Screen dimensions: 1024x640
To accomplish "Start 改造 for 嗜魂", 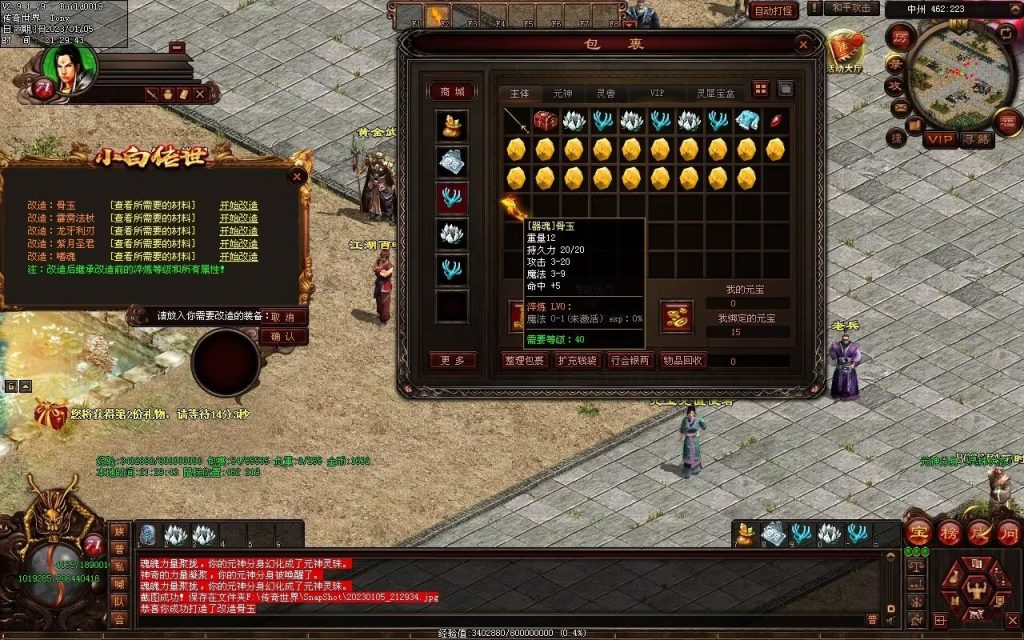I will point(239,257).
